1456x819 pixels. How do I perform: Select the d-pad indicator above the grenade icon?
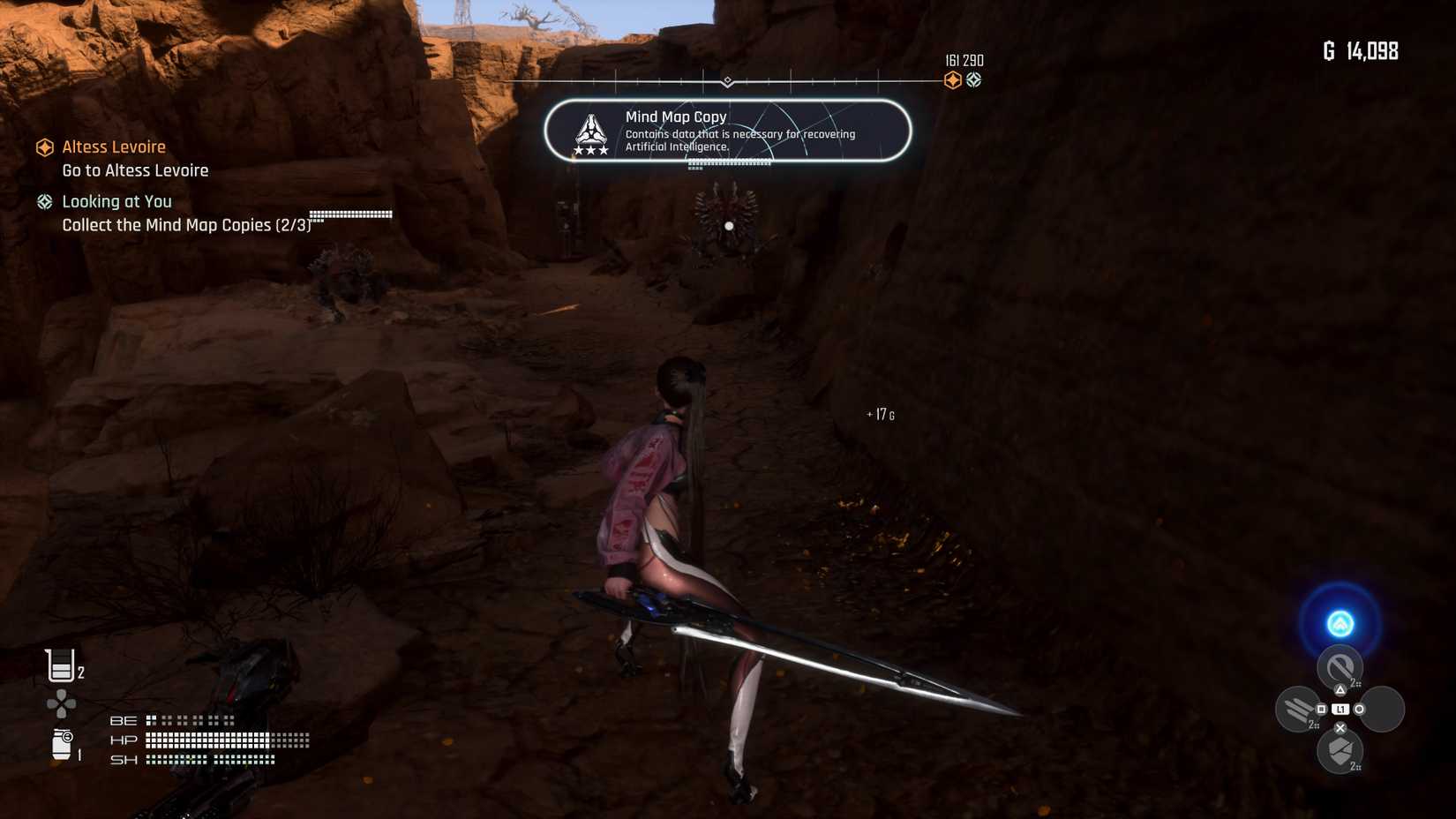[60, 703]
